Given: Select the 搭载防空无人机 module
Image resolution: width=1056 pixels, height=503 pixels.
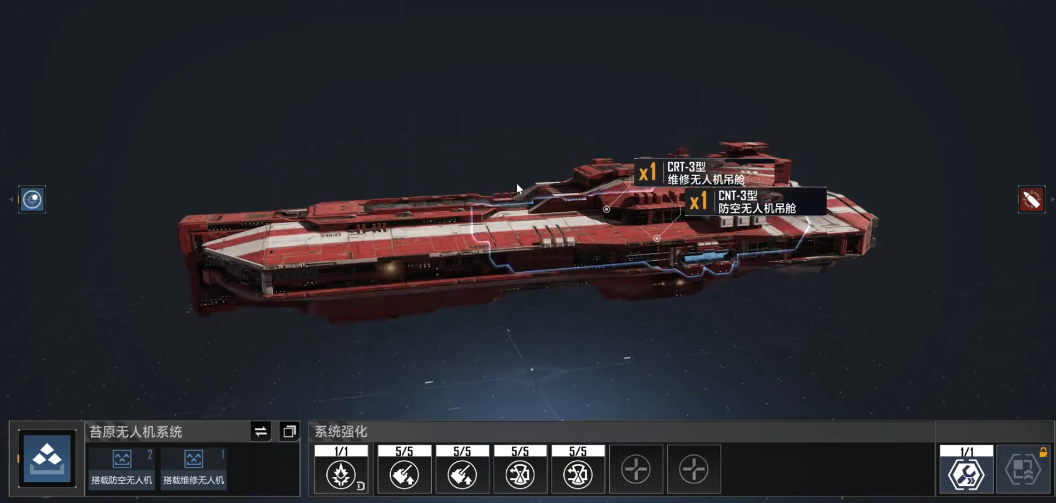Looking at the screenshot, I should (122, 467).
